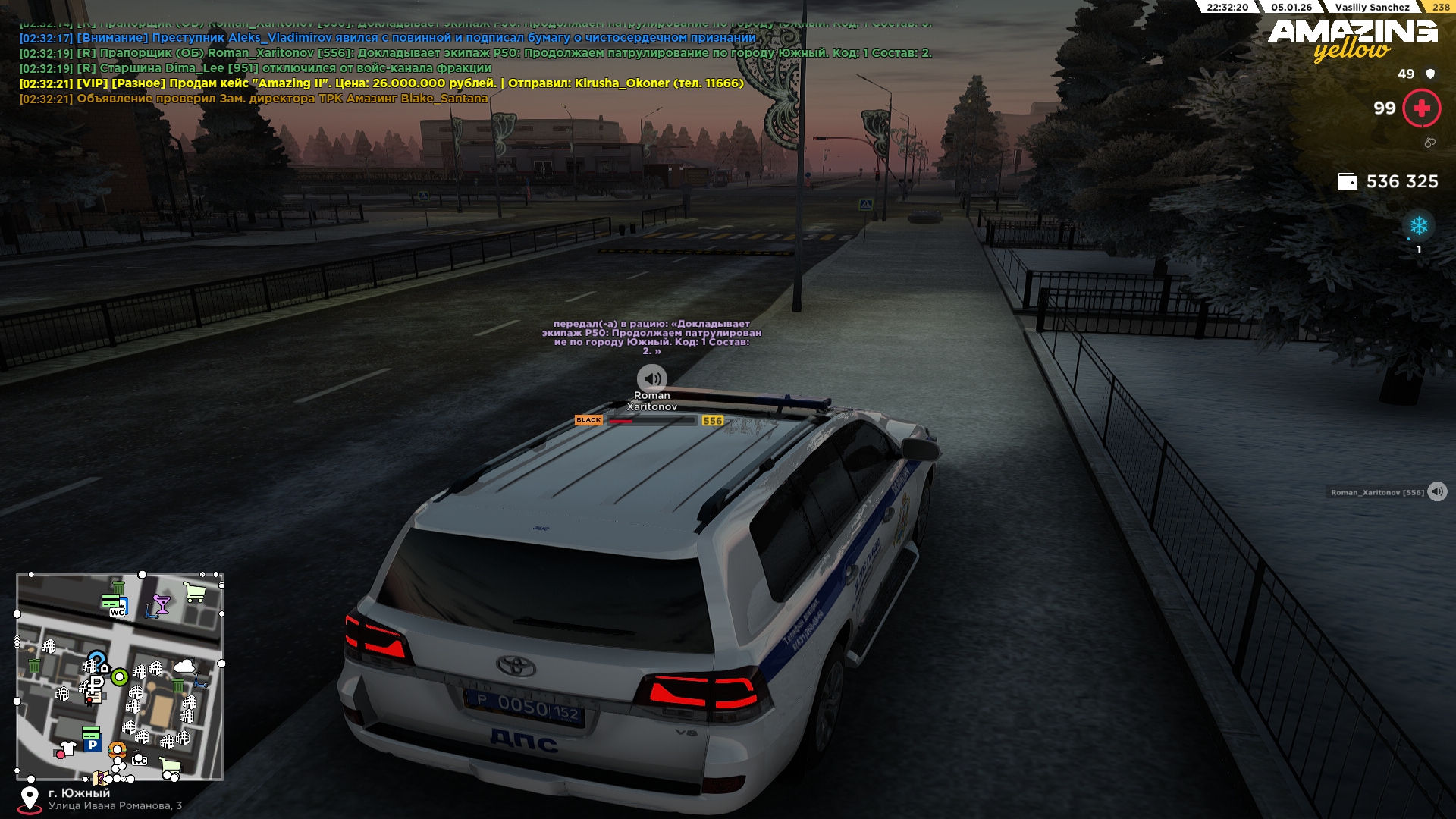Screen dimensions: 1456x819
Task: Open the wallet icon beside 536 325
Action: pos(1347,181)
